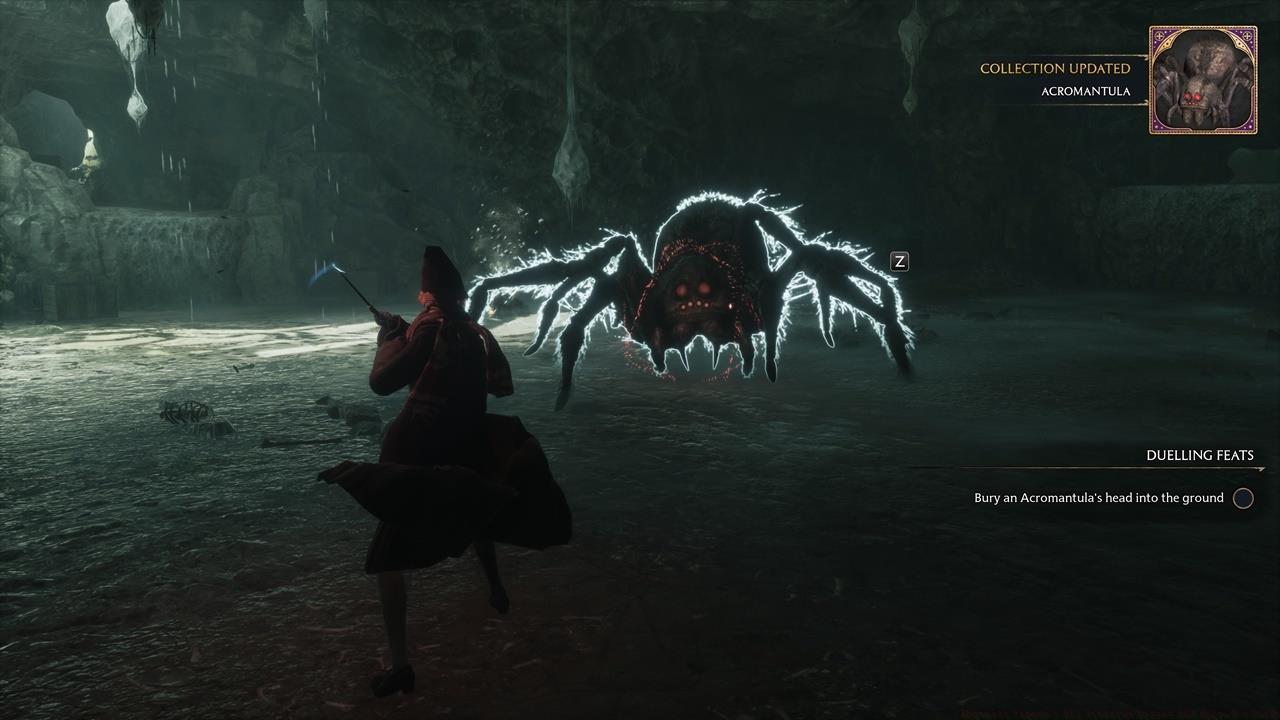The height and width of the screenshot is (720, 1280).
Task: Select the Acromantula name label
Action: [1084, 91]
